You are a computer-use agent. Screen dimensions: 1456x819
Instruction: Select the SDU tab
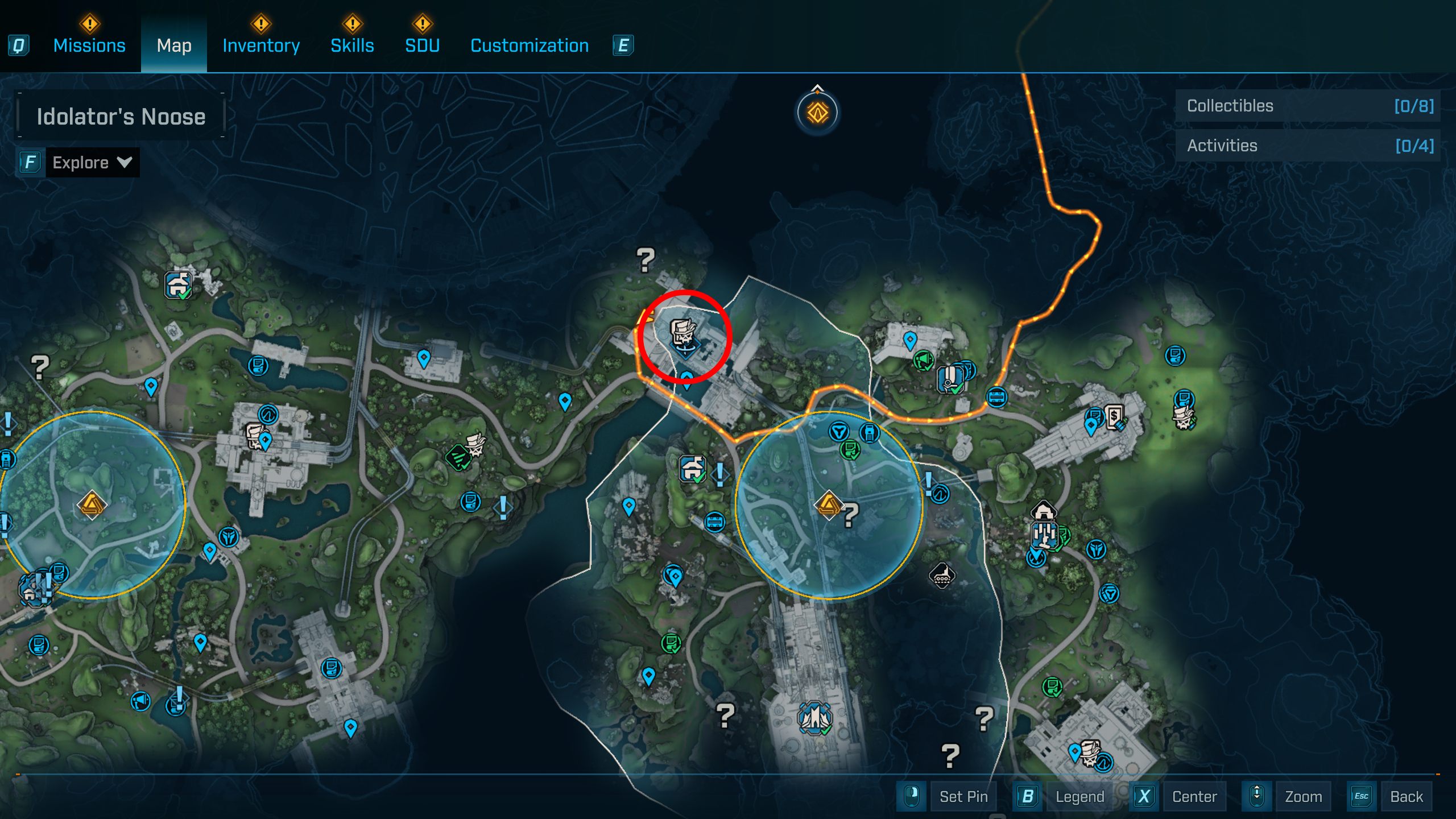(x=422, y=45)
